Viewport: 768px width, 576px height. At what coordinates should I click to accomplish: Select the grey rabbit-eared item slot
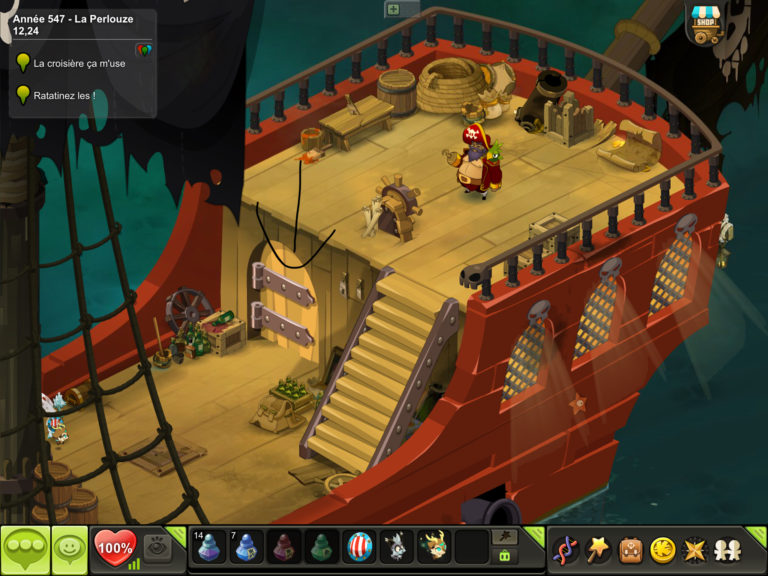pyautogui.click(x=397, y=548)
